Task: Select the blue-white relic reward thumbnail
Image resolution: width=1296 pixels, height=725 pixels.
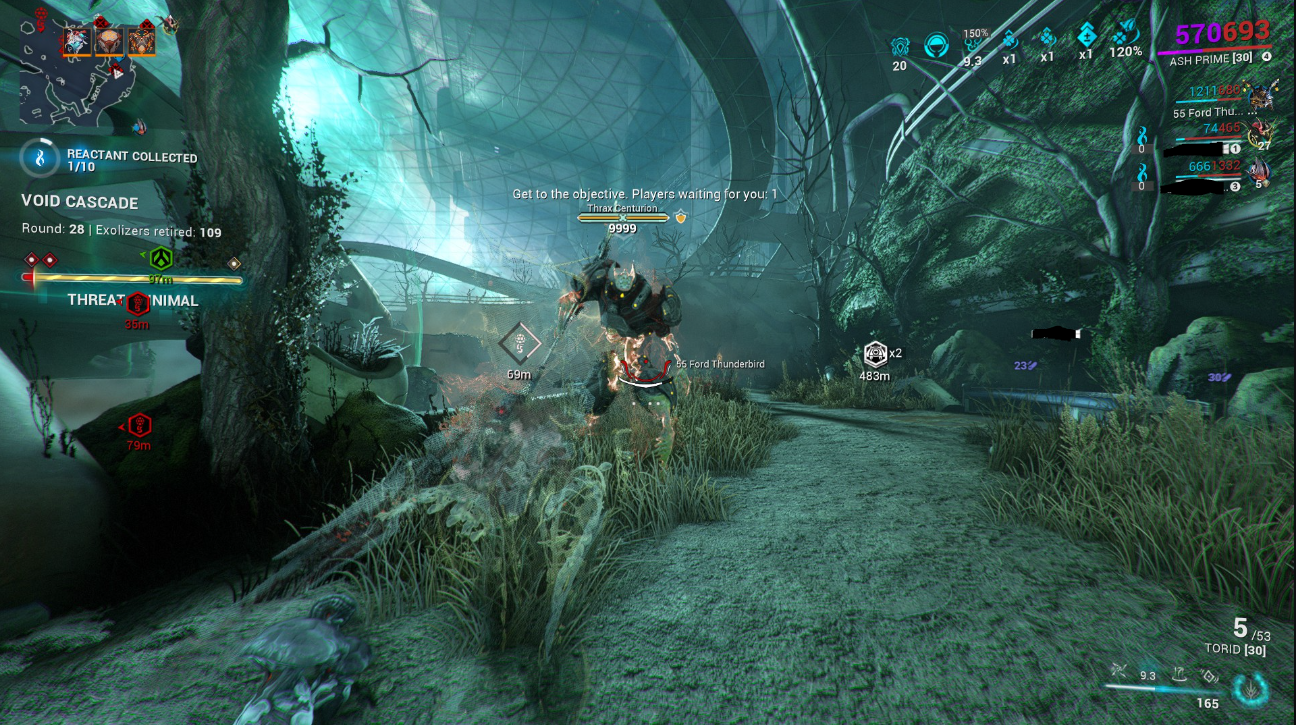Action: point(77,41)
